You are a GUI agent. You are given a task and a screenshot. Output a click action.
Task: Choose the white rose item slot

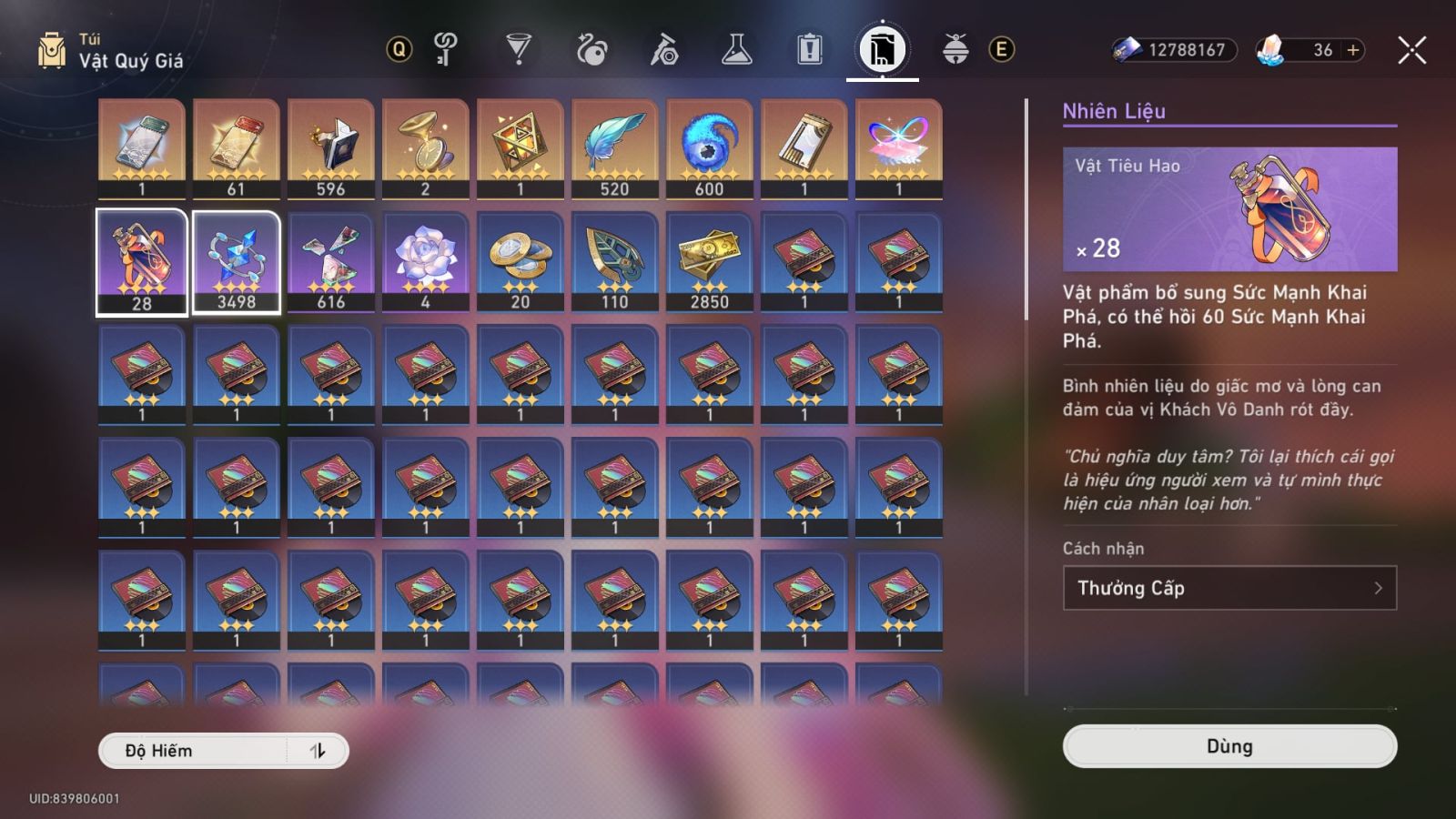pos(426,262)
